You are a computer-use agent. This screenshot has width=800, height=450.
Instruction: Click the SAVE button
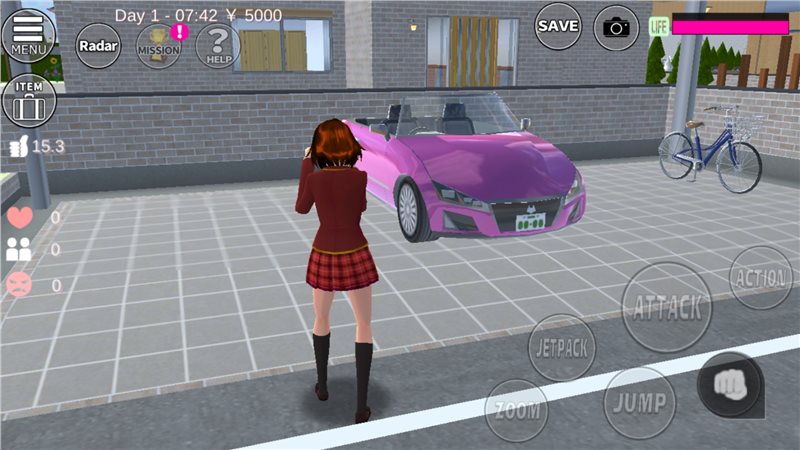(x=558, y=27)
